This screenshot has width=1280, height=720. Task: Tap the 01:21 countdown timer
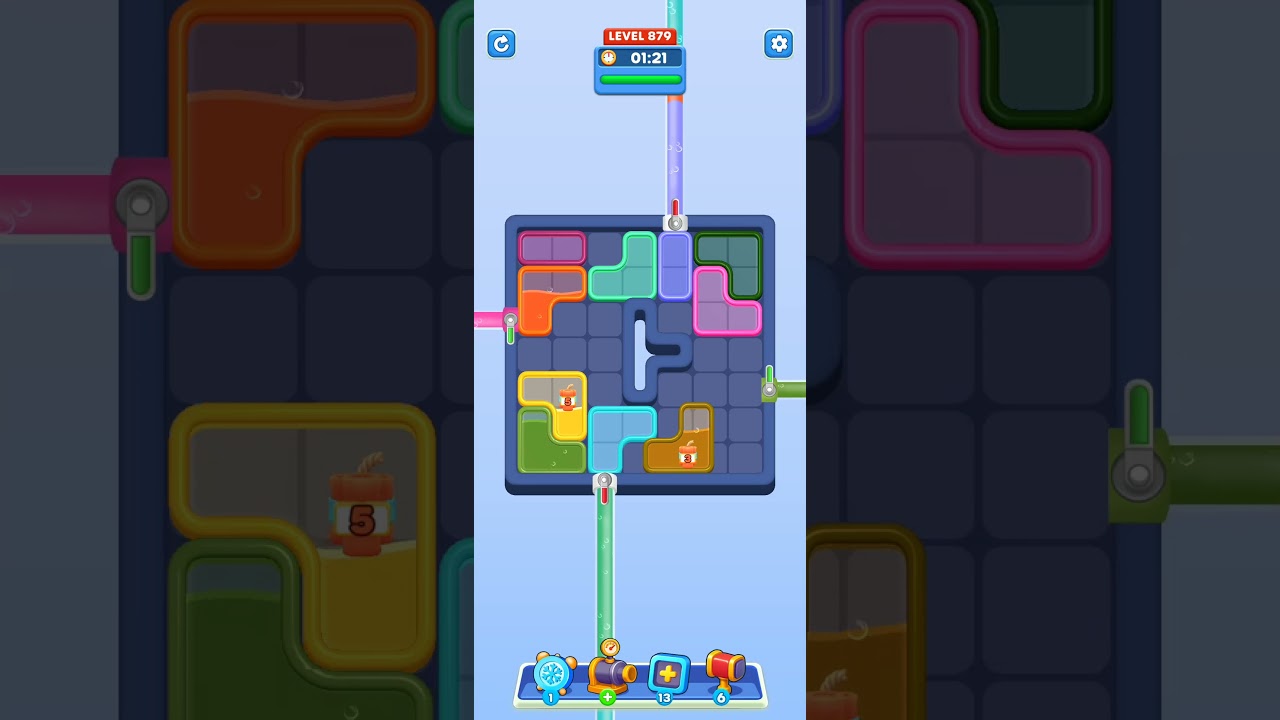[x=648, y=57]
